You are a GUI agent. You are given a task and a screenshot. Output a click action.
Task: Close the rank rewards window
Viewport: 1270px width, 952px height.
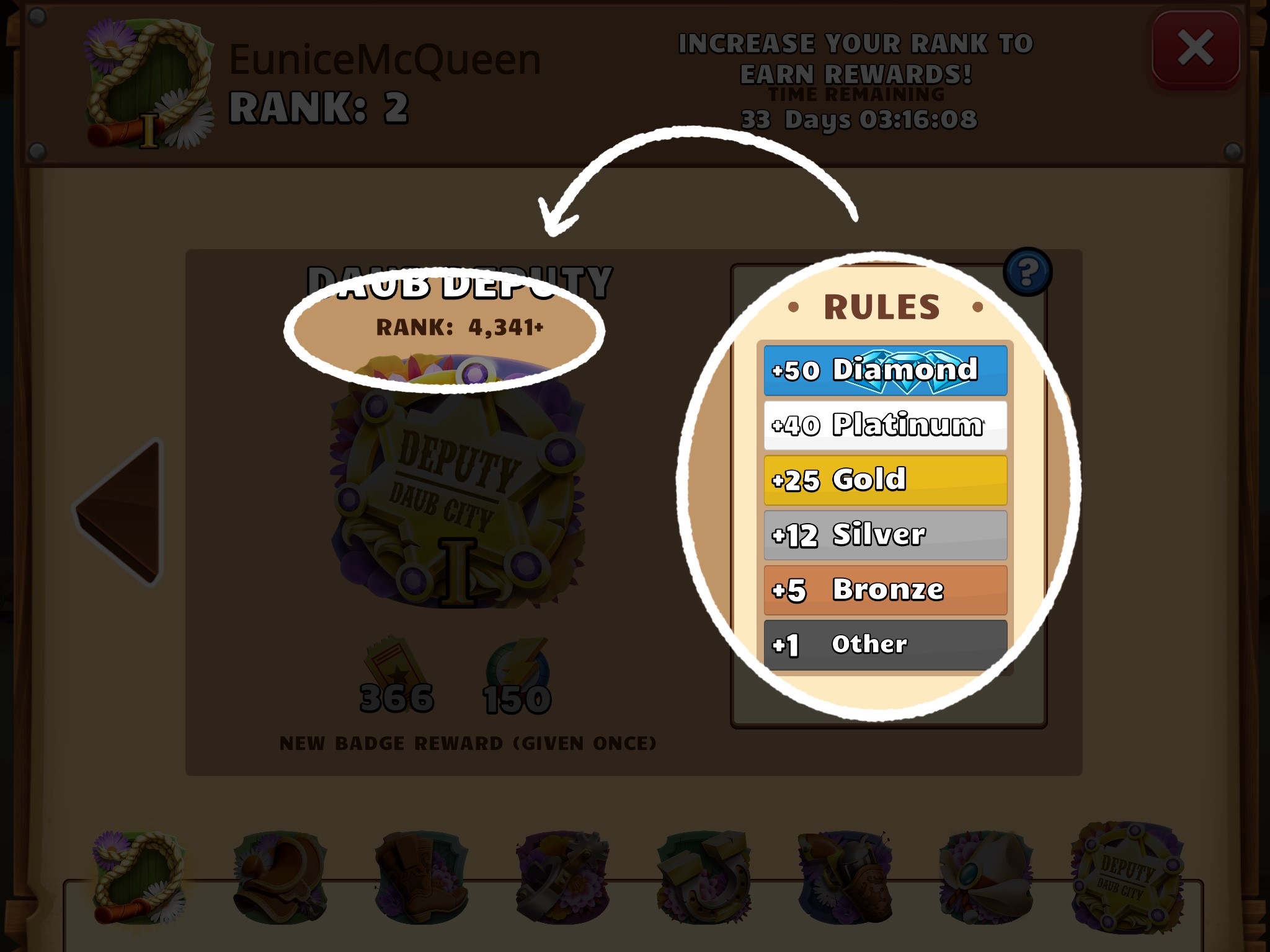pyautogui.click(x=1195, y=48)
